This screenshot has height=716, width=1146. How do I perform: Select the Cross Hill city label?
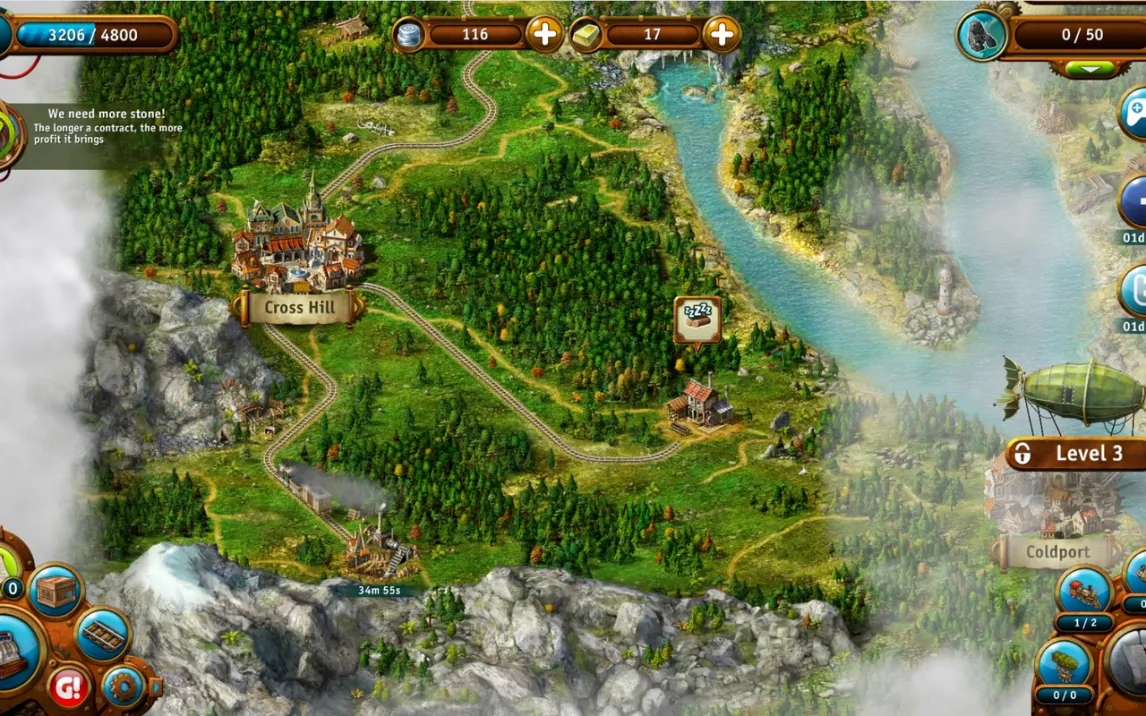(299, 308)
